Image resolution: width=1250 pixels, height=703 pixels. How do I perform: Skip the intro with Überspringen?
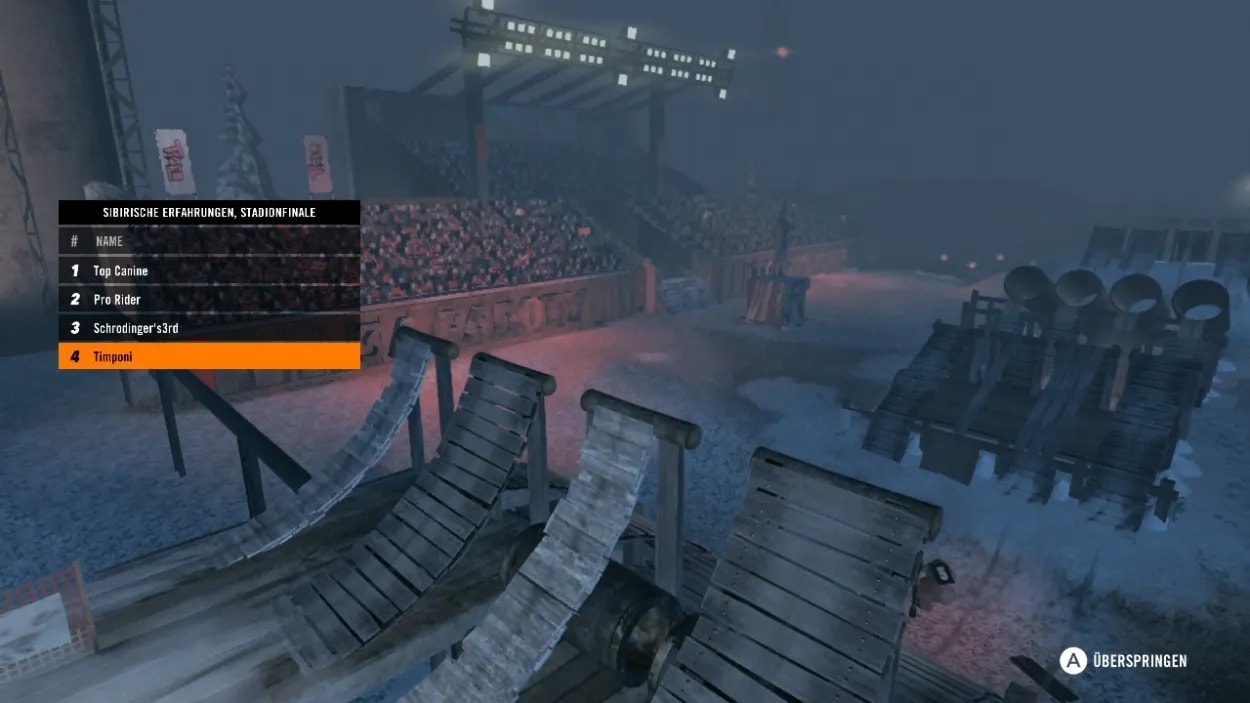pyautogui.click(x=1124, y=661)
